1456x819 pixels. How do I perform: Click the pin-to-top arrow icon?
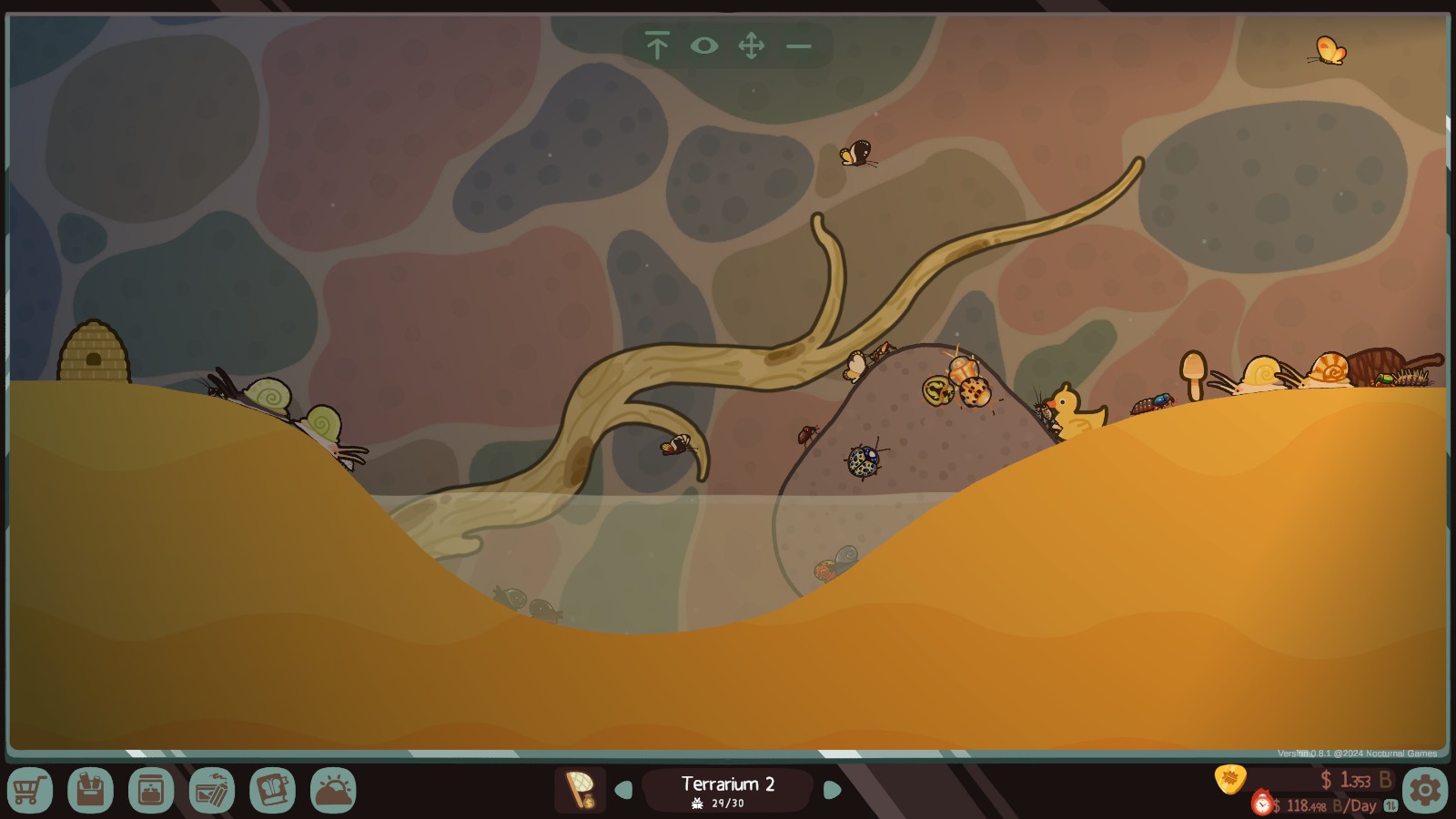[x=657, y=45]
